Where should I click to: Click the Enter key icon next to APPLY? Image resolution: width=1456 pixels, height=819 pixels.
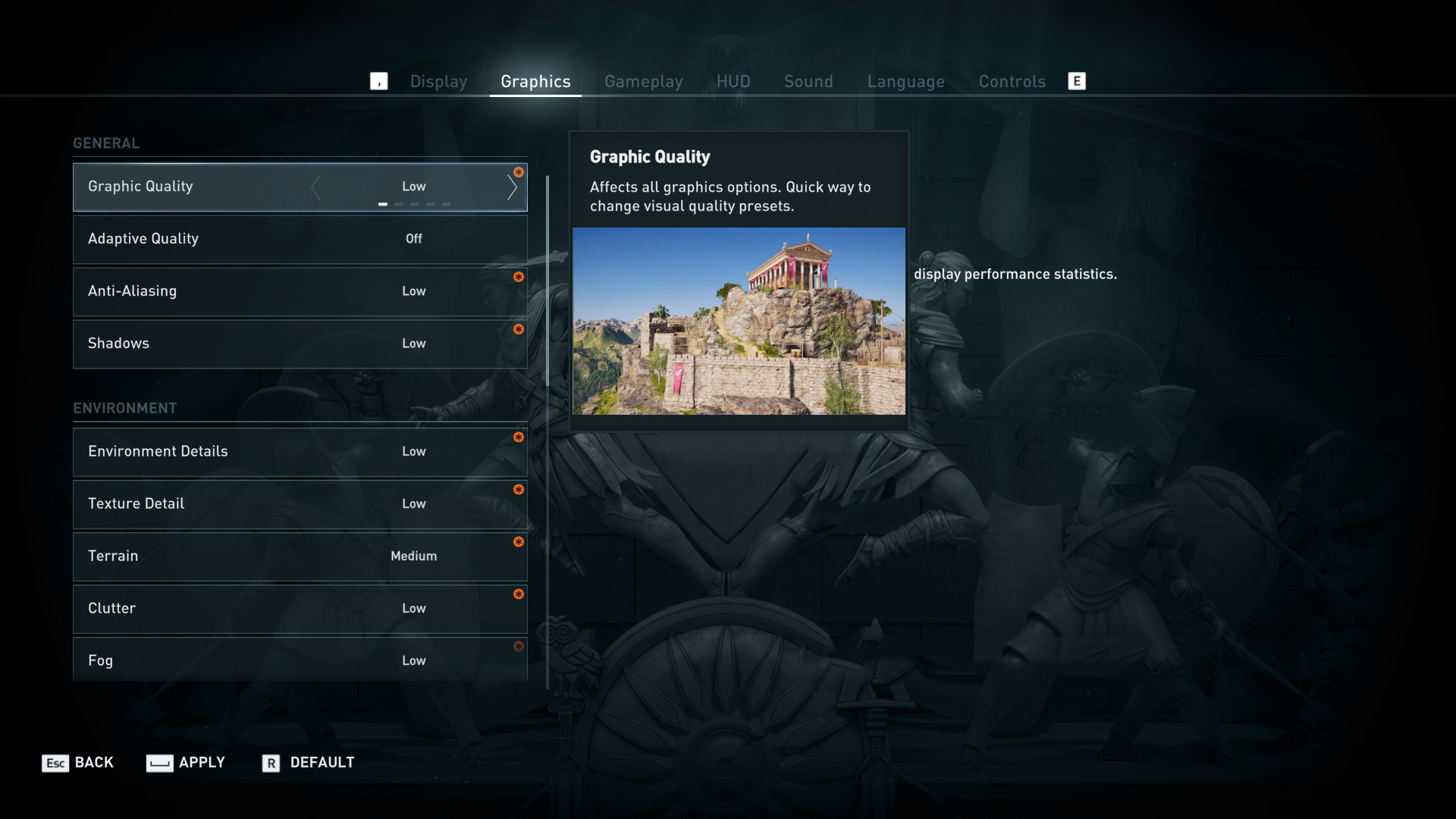159,763
